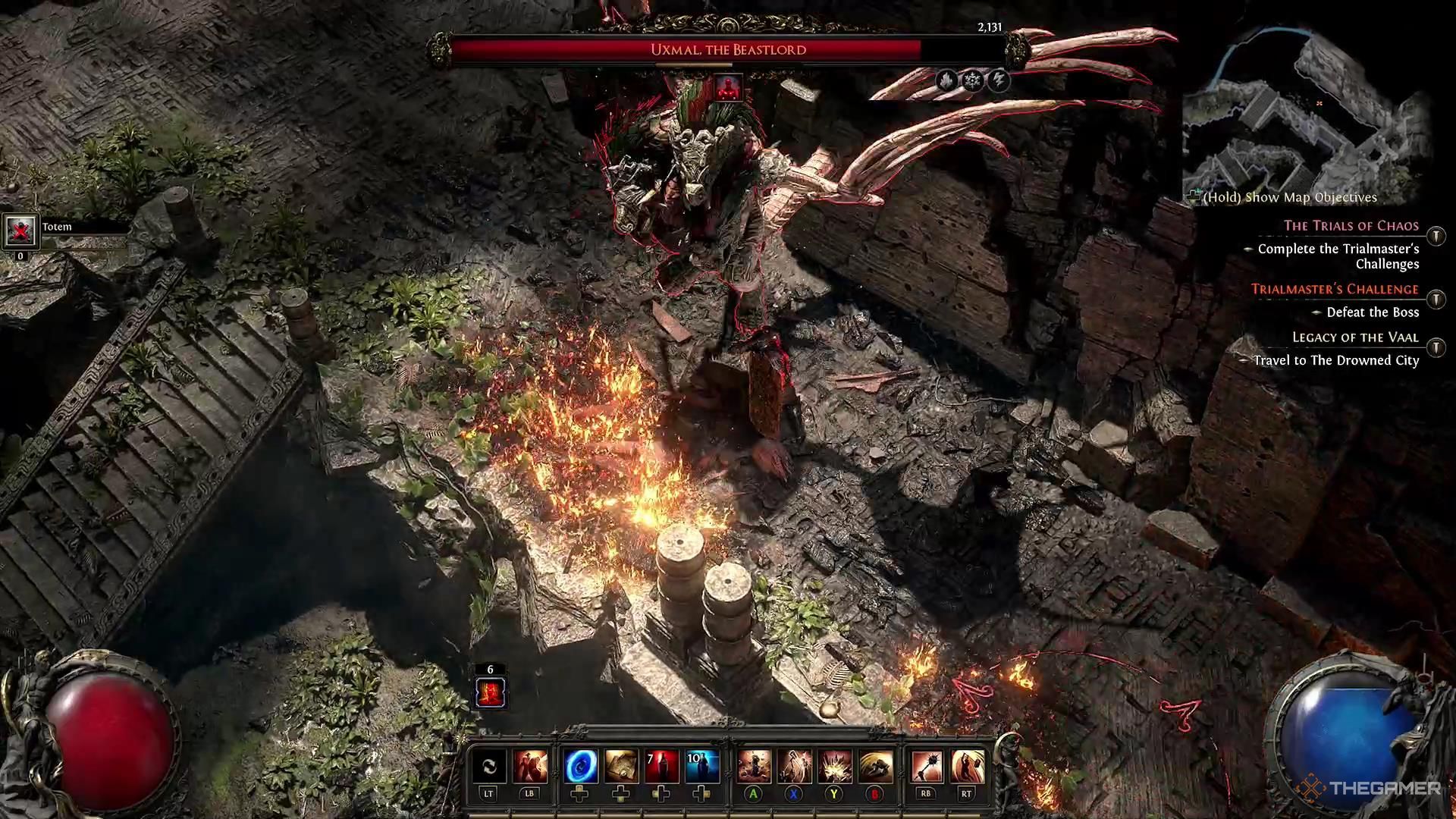Toggle the Trialmaster's Challenge quest pin
This screenshot has width=1456, height=819.
point(1436,298)
